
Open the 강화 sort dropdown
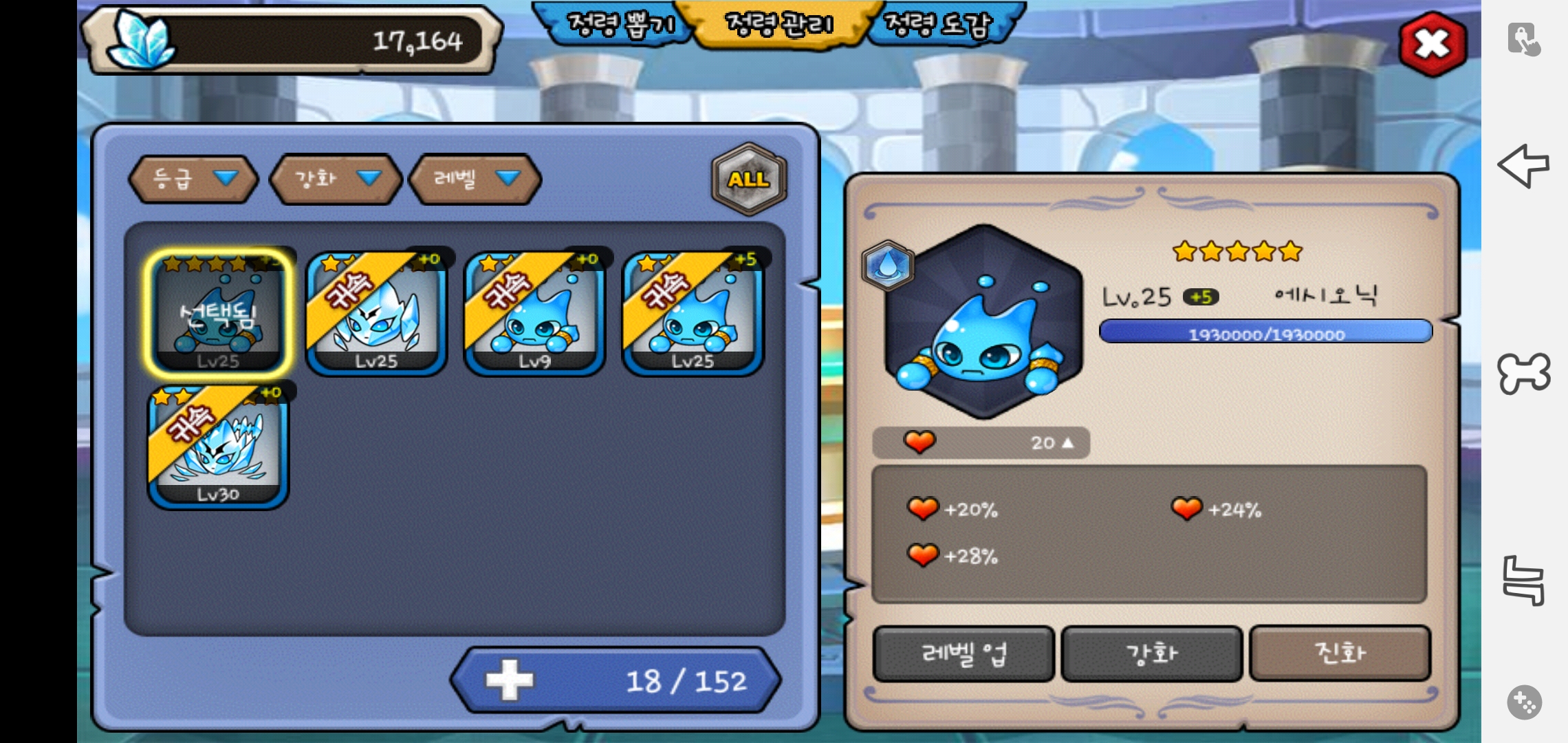336,180
